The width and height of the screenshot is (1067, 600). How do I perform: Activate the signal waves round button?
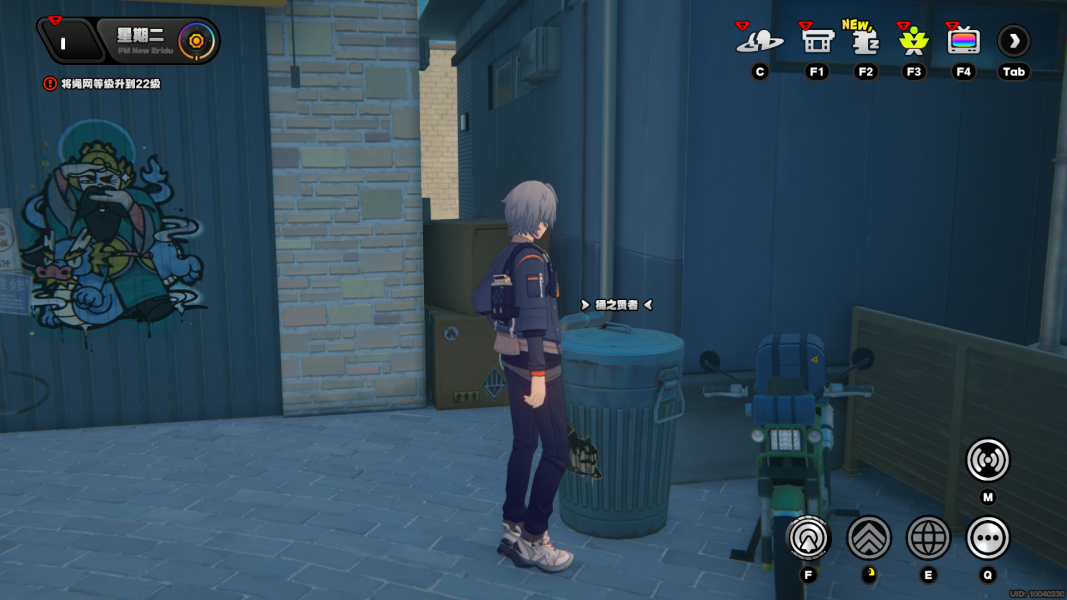click(x=987, y=460)
